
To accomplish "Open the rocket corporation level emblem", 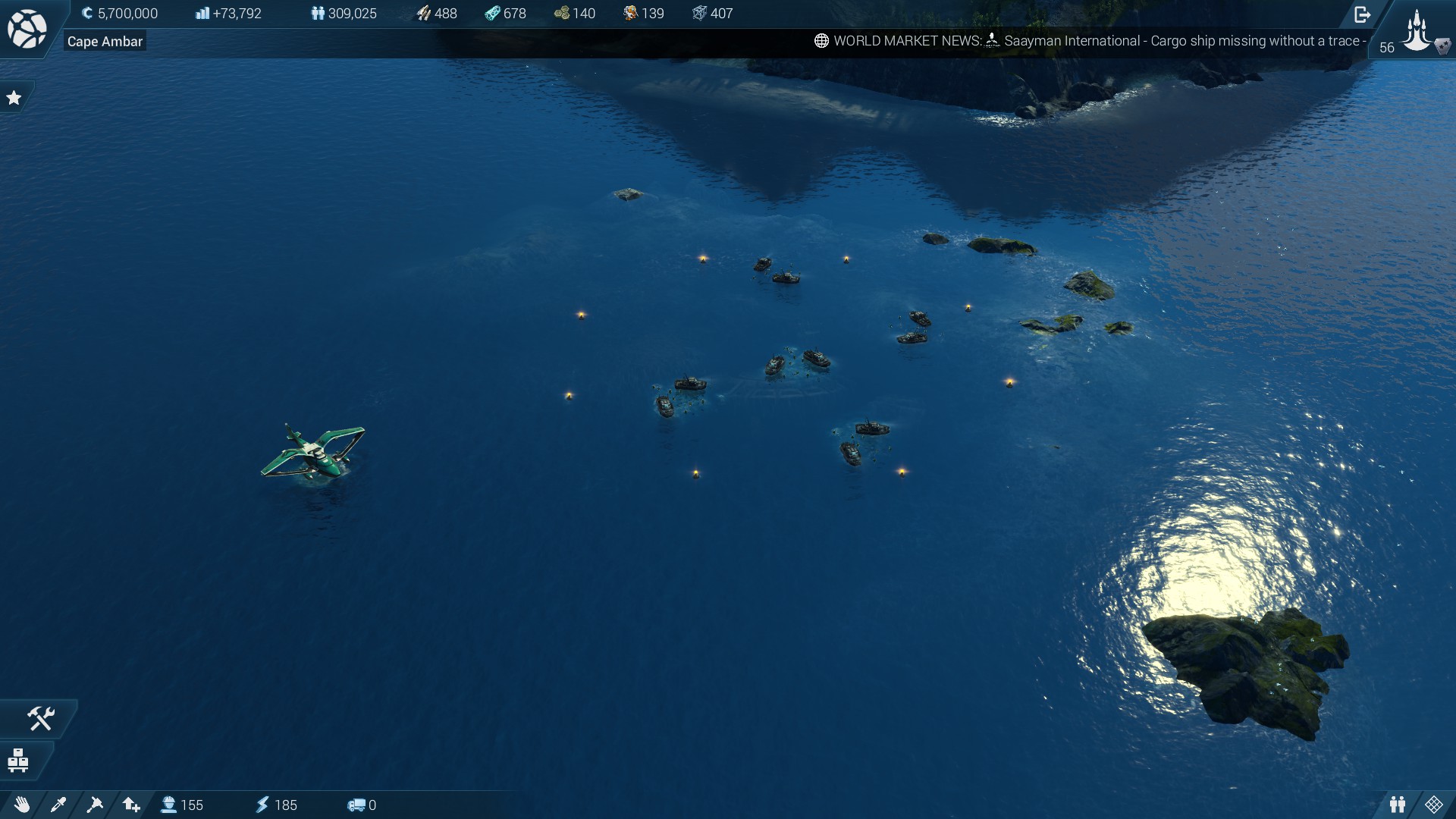I will point(1417,30).
